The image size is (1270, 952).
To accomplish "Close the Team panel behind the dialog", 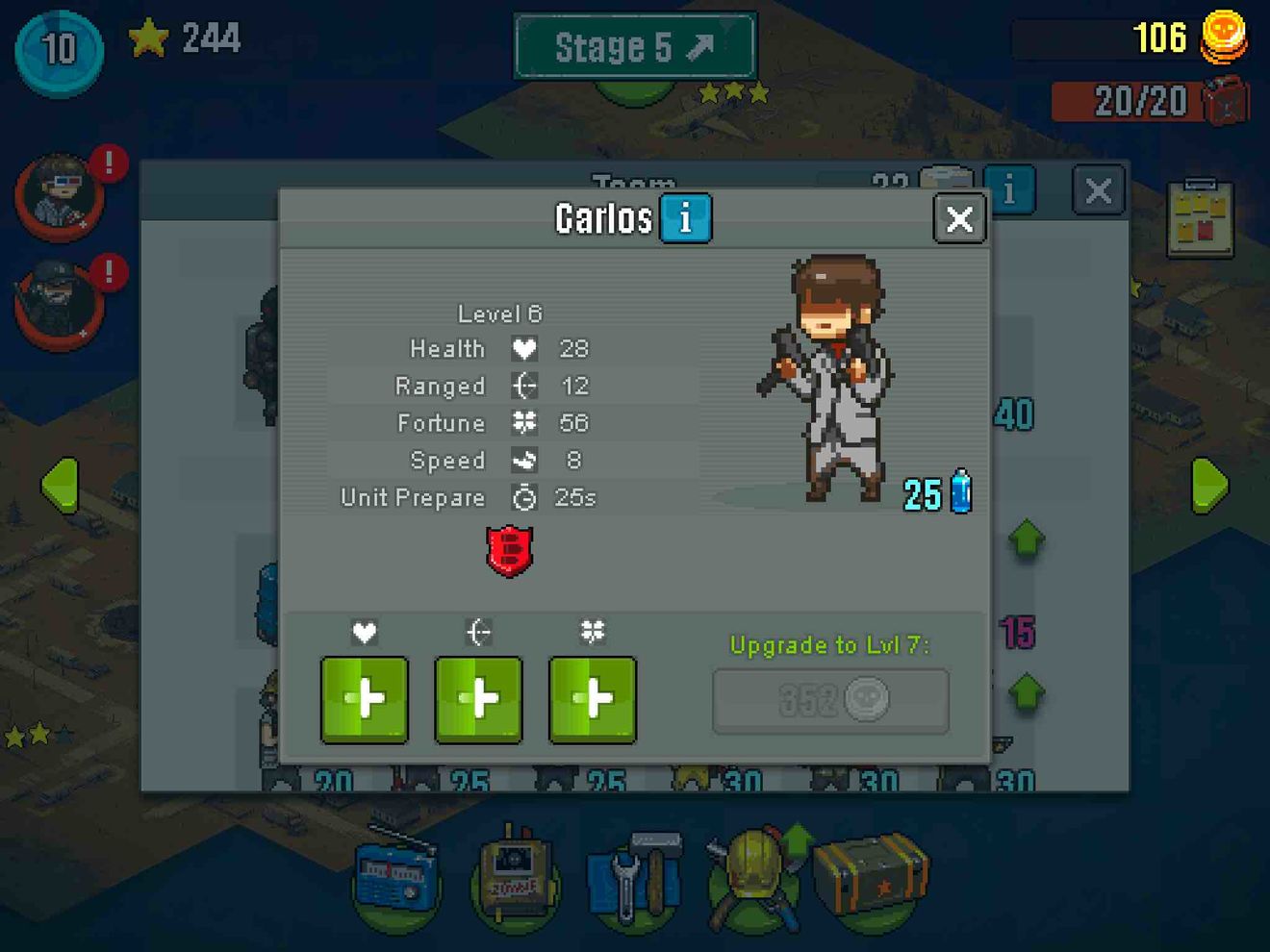I will pos(1098,190).
